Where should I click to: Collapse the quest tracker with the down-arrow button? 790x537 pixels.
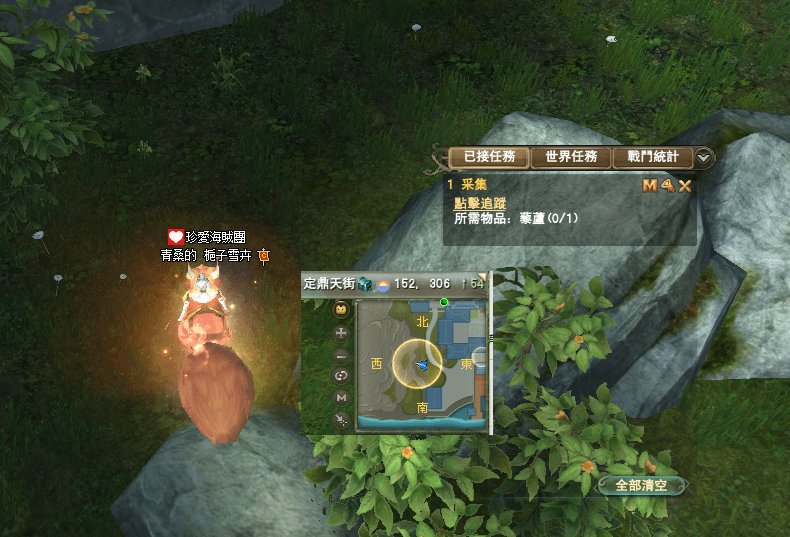tap(704, 157)
